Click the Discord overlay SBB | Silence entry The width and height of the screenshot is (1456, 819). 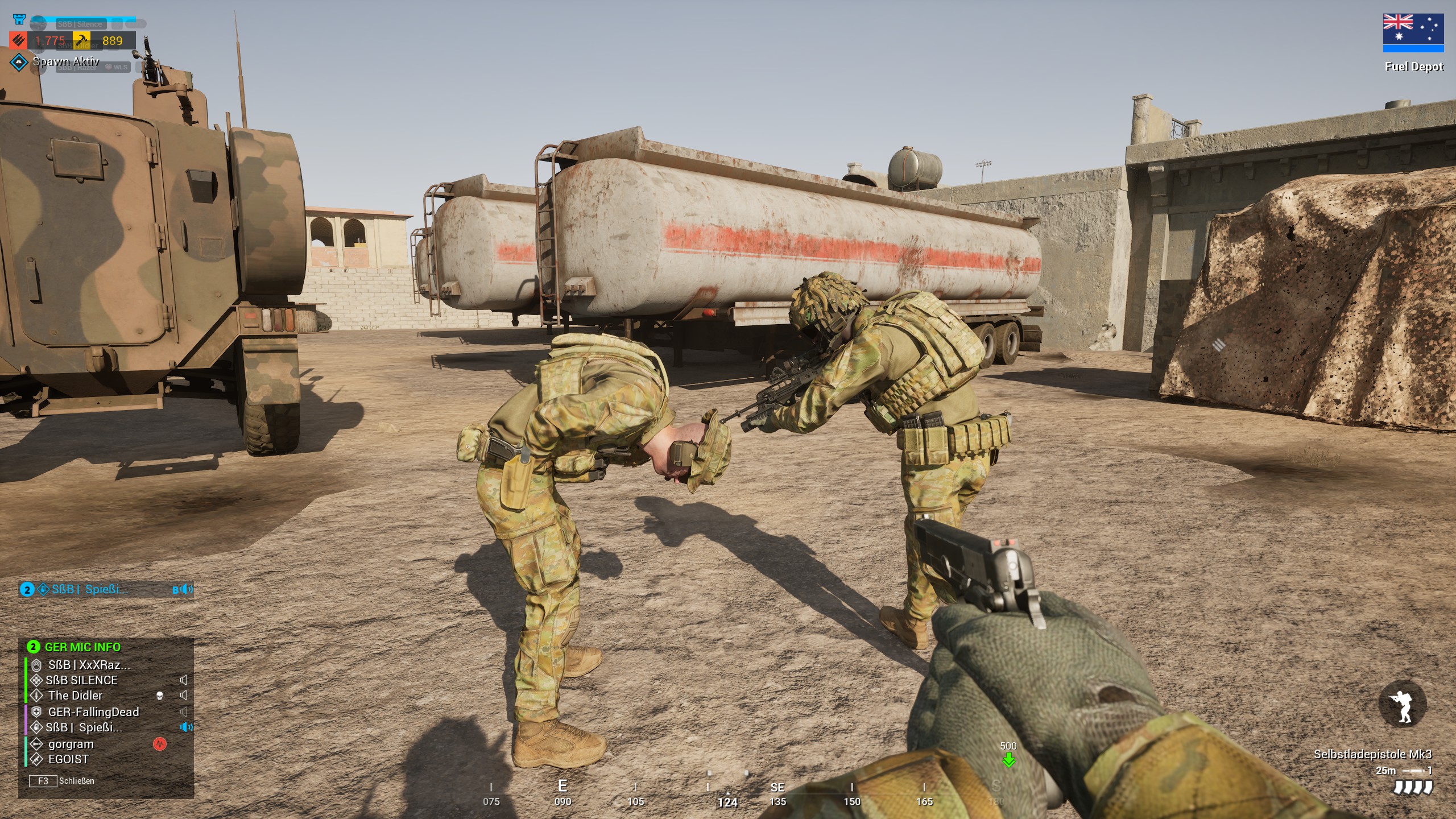80,24
